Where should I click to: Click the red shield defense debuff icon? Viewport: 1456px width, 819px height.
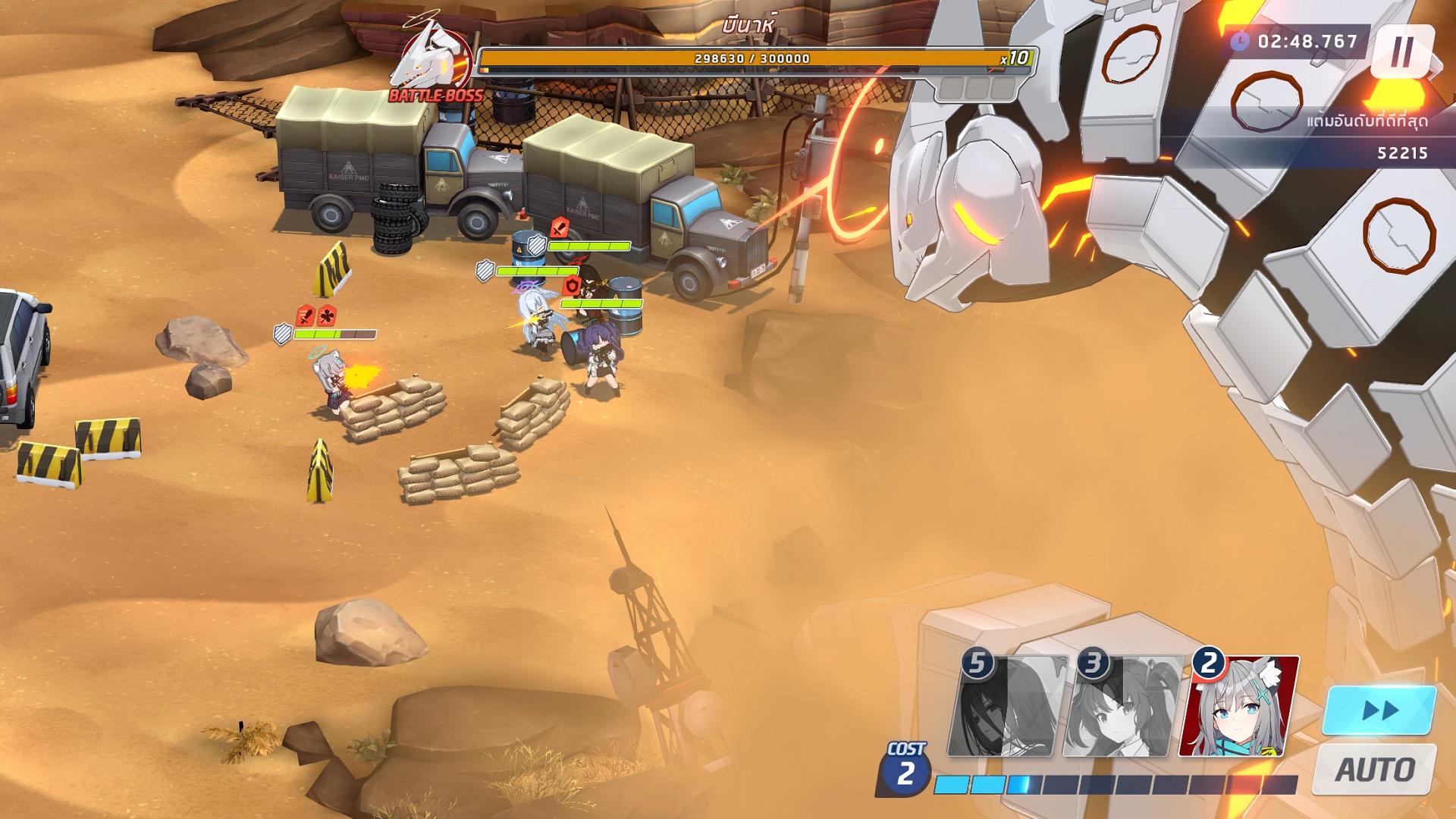571,287
